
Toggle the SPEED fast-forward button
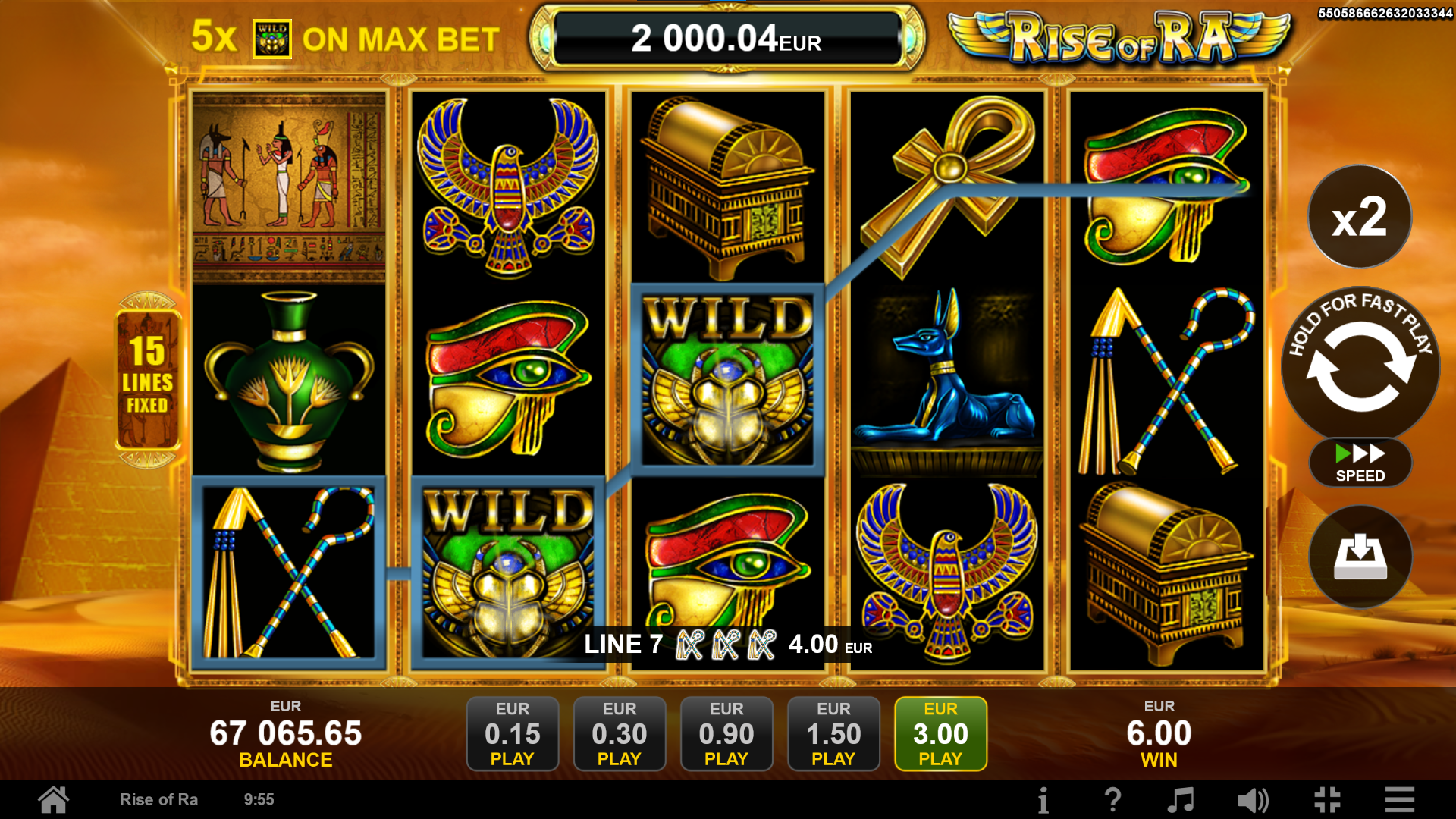(x=1360, y=463)
